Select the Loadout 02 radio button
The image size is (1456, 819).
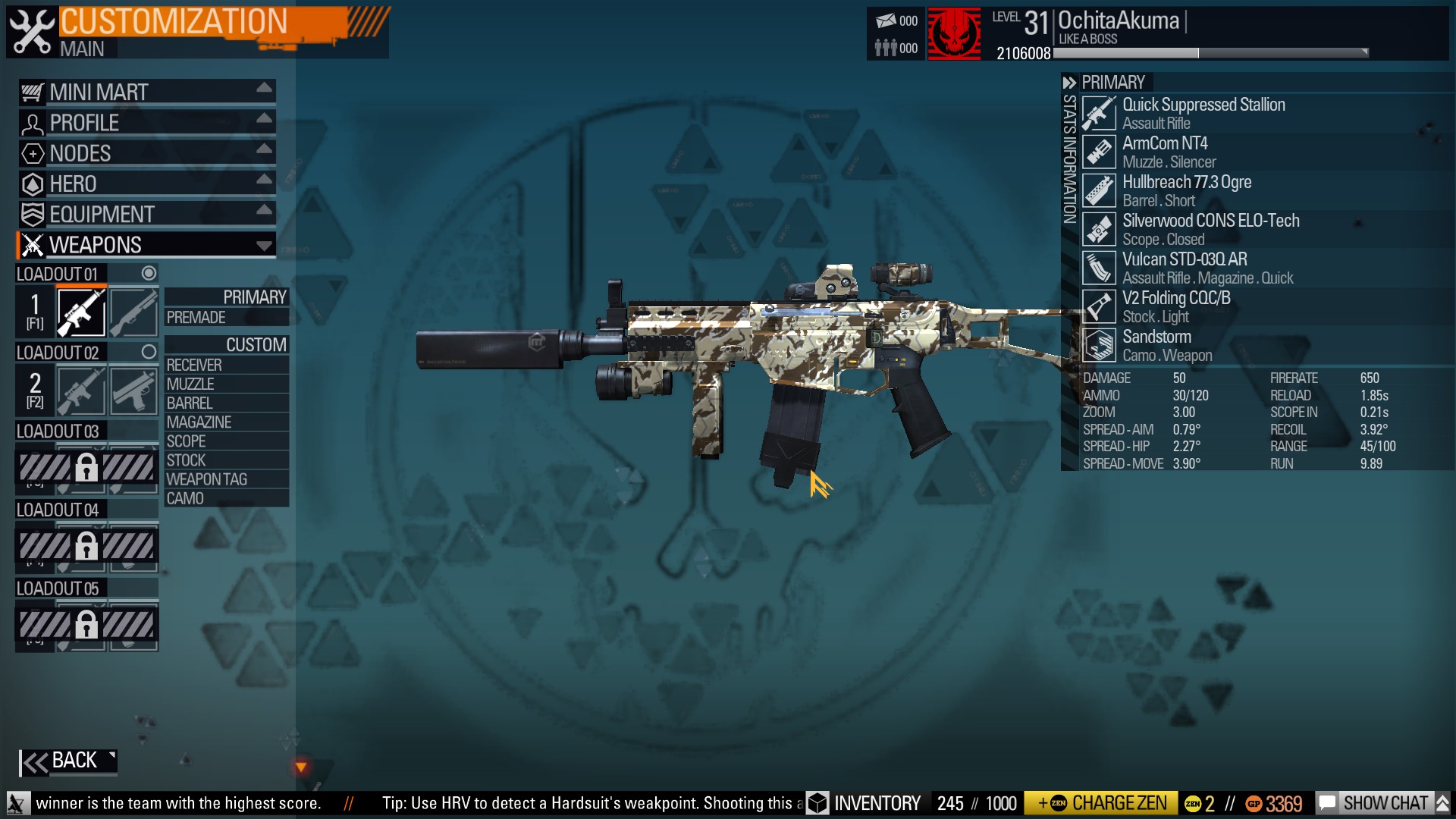click(149, 352)
